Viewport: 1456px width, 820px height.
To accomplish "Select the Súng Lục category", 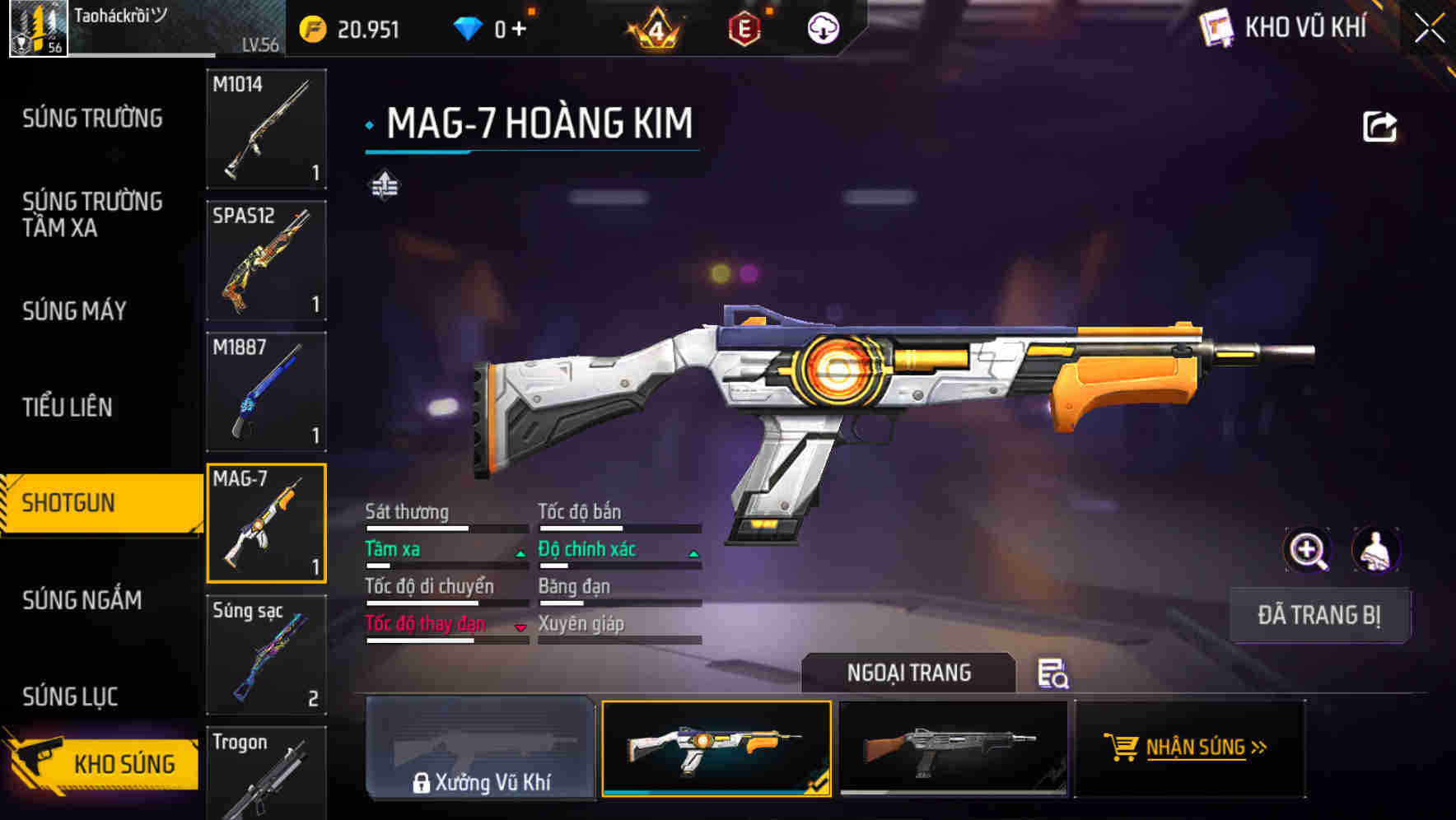I will 70,697.
